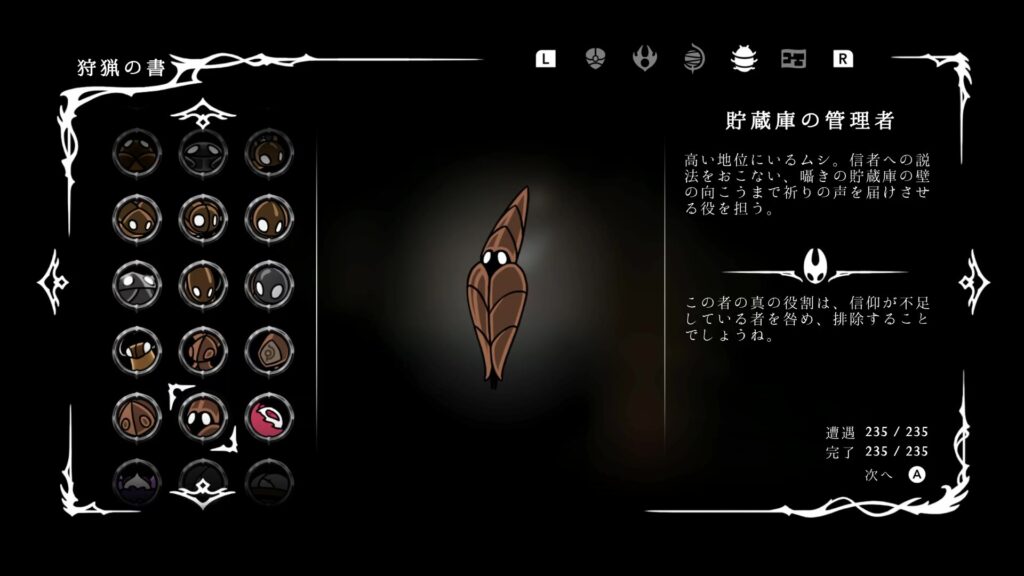Click the right edge pane arrow ornament
The width and height of the screenshot is (1024, 576).
[x=973, y=282]
